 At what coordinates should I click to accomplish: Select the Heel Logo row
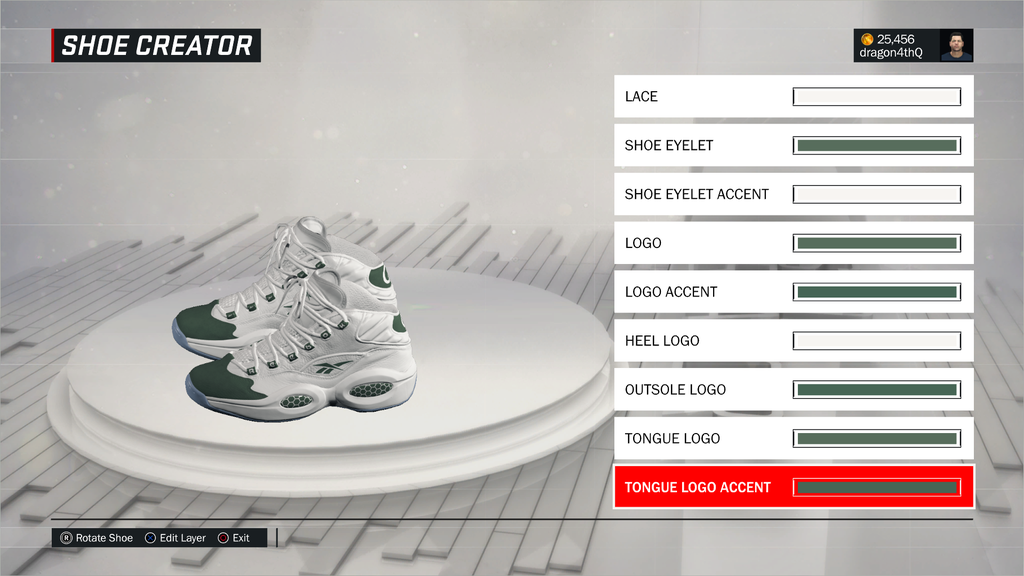coord(793,341)
